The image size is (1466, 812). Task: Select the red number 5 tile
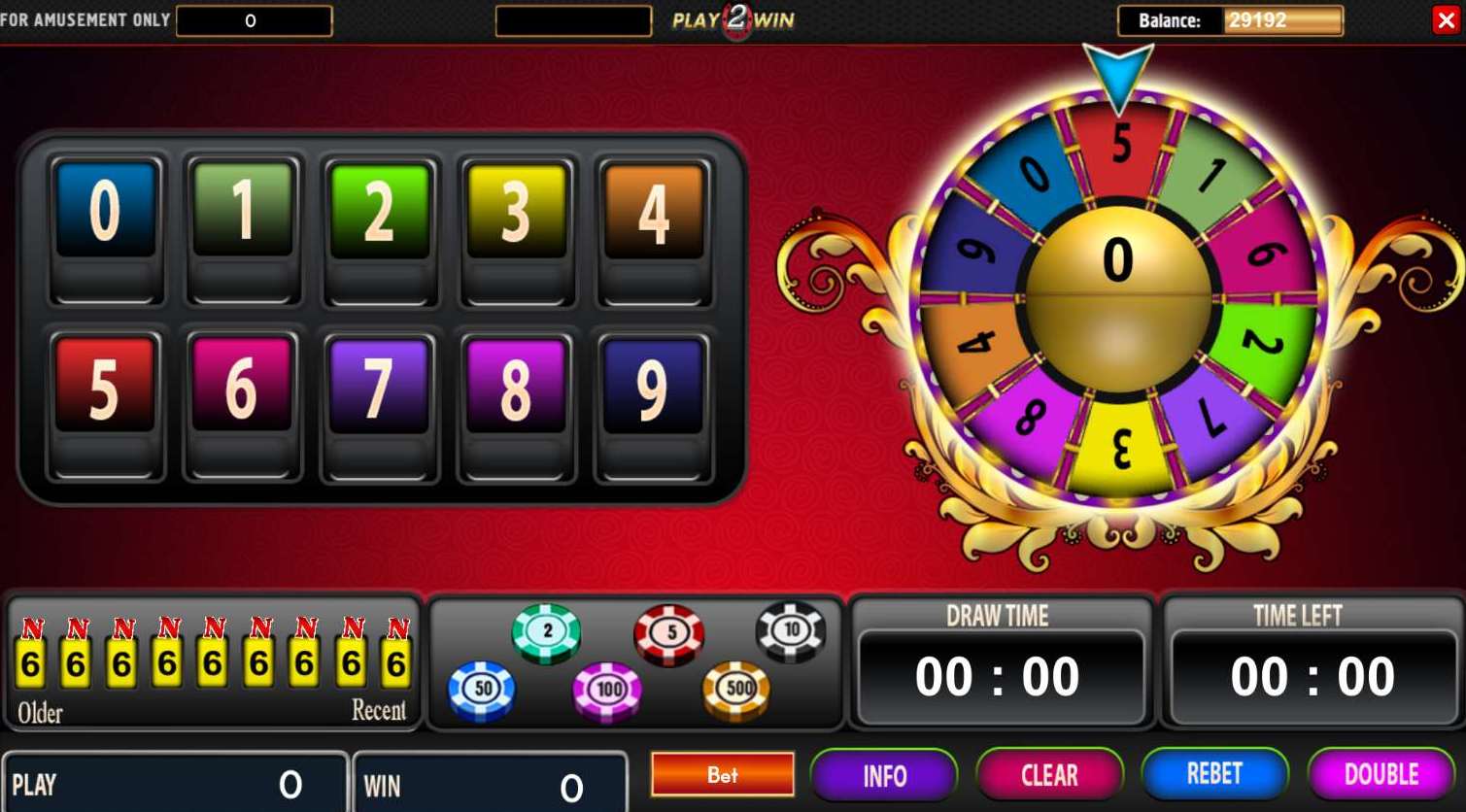click(x=105, y=385)
